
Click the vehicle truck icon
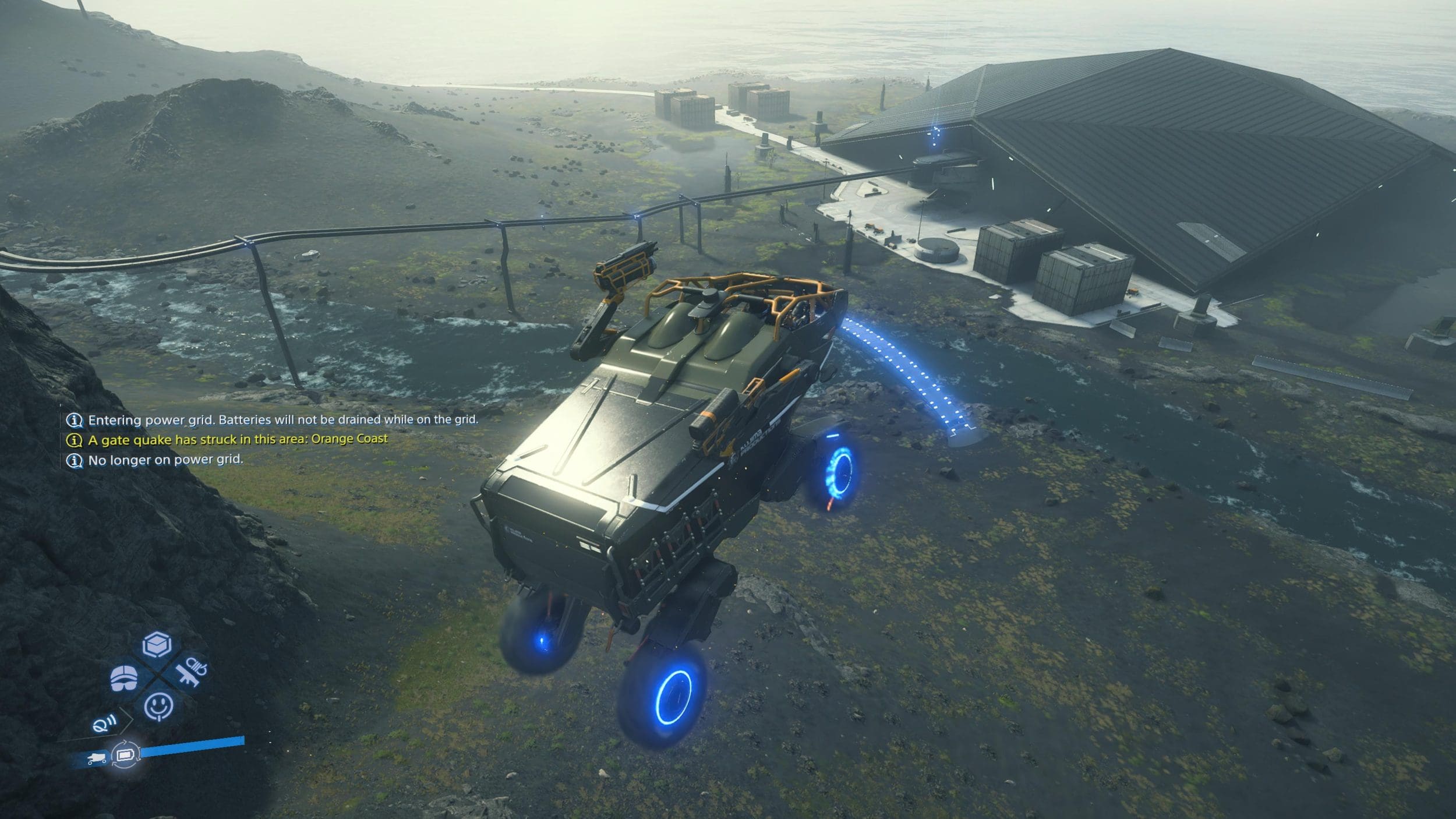96,758
